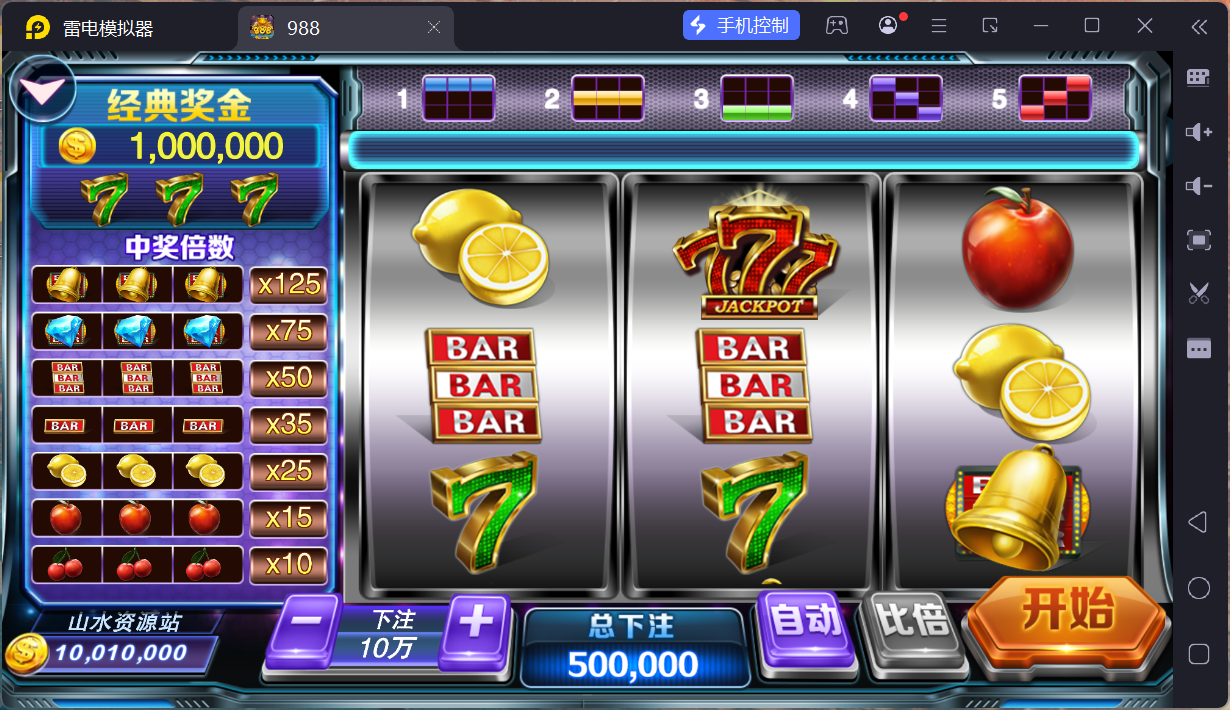Decrease the bet with minus button
The image size is (1230, 710).
pos(305,626)
